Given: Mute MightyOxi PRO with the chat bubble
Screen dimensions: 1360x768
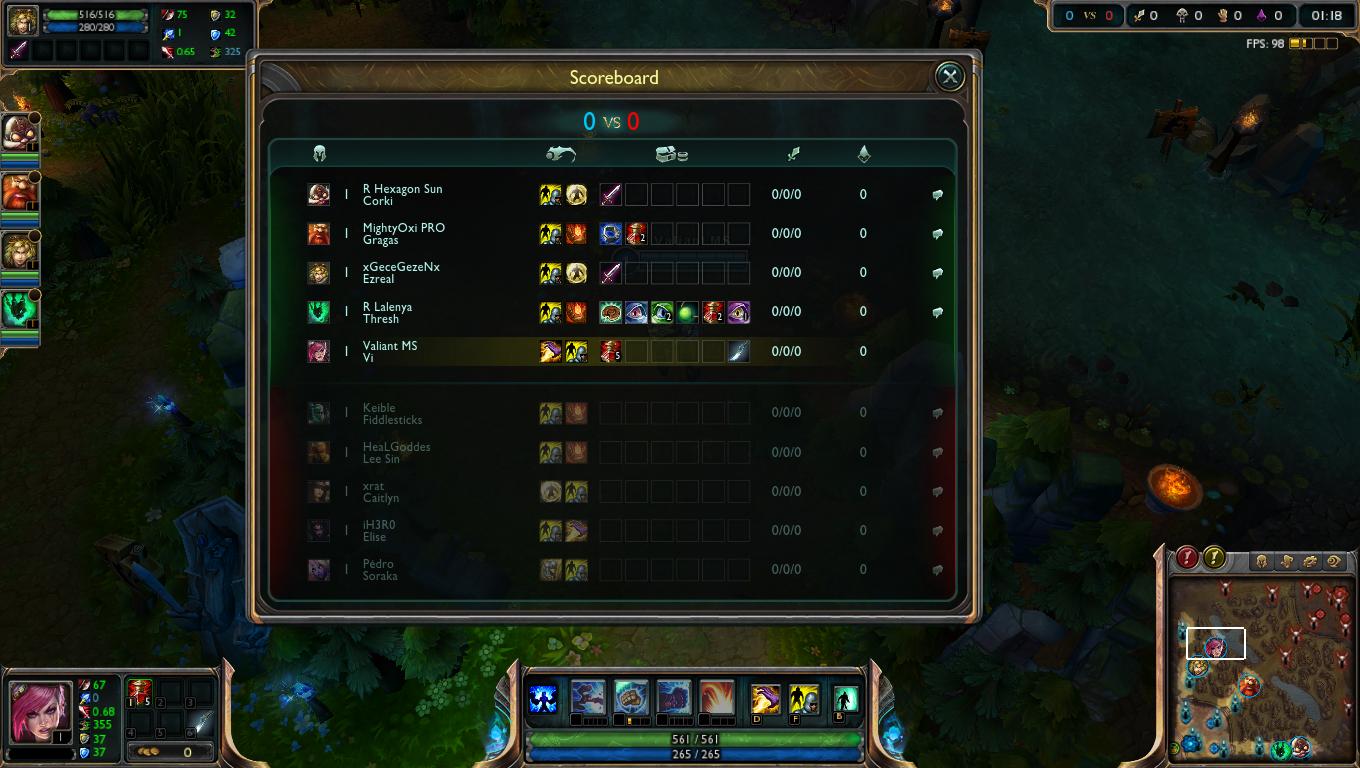Looking at the screenshot, I should [x=937, y=234].
